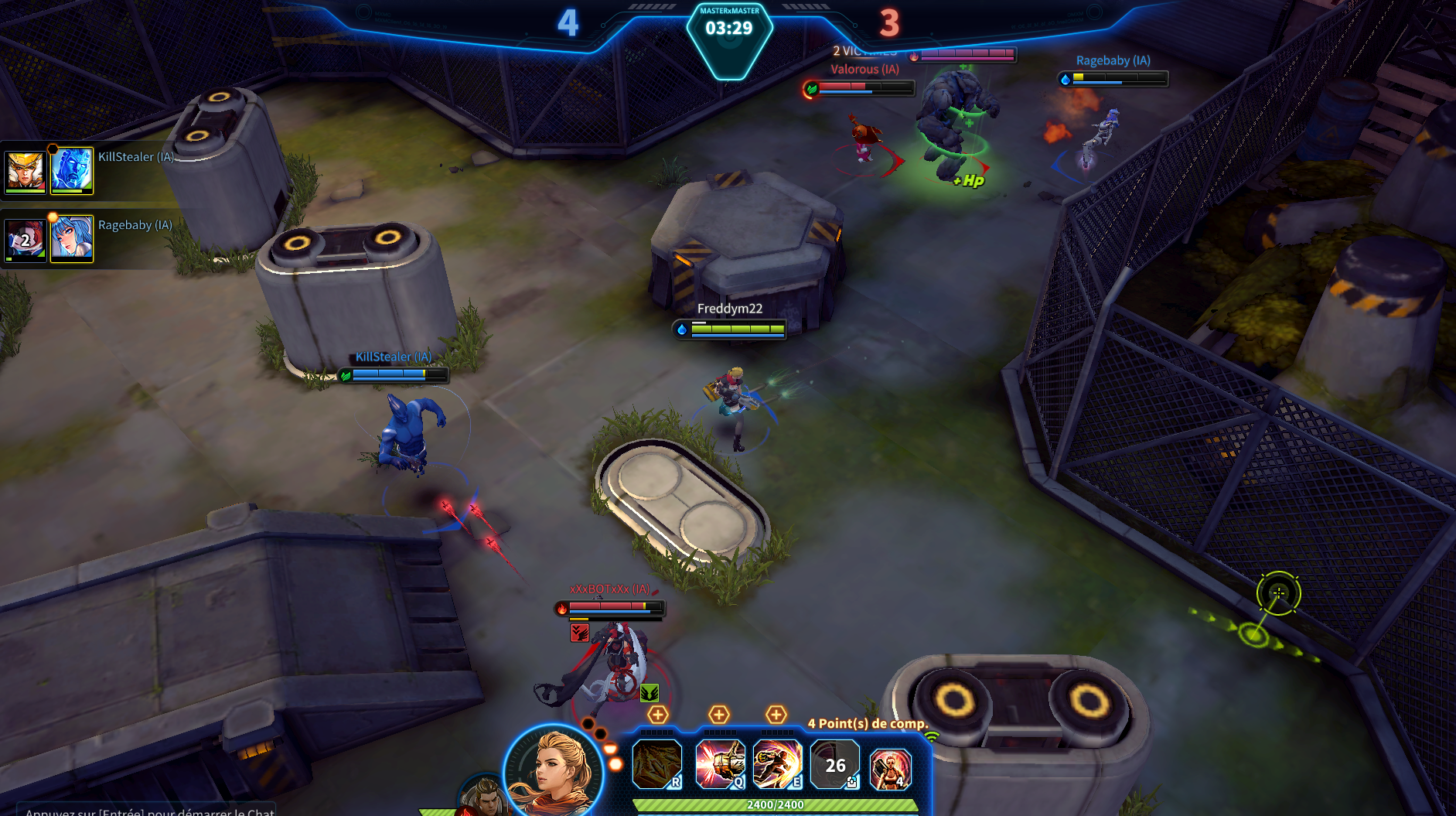
Task: Click the ability on 26-second cooldown
Action: tap(834, 764)
